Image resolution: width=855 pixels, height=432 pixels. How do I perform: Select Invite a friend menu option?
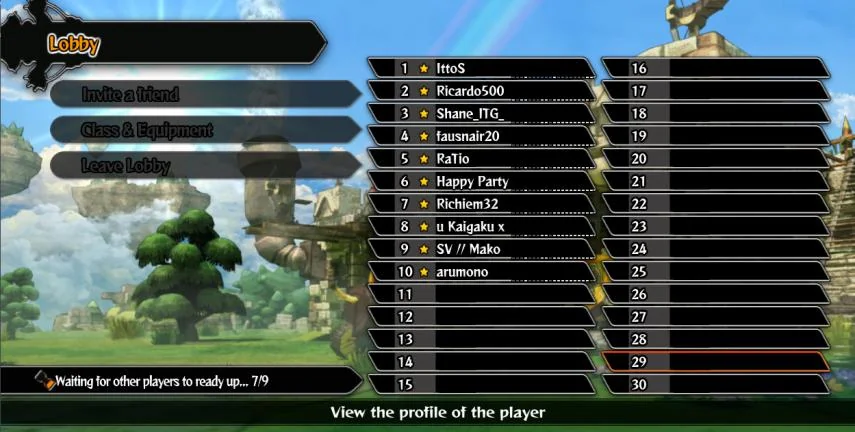pyautogui.click(x=200, y=94)
